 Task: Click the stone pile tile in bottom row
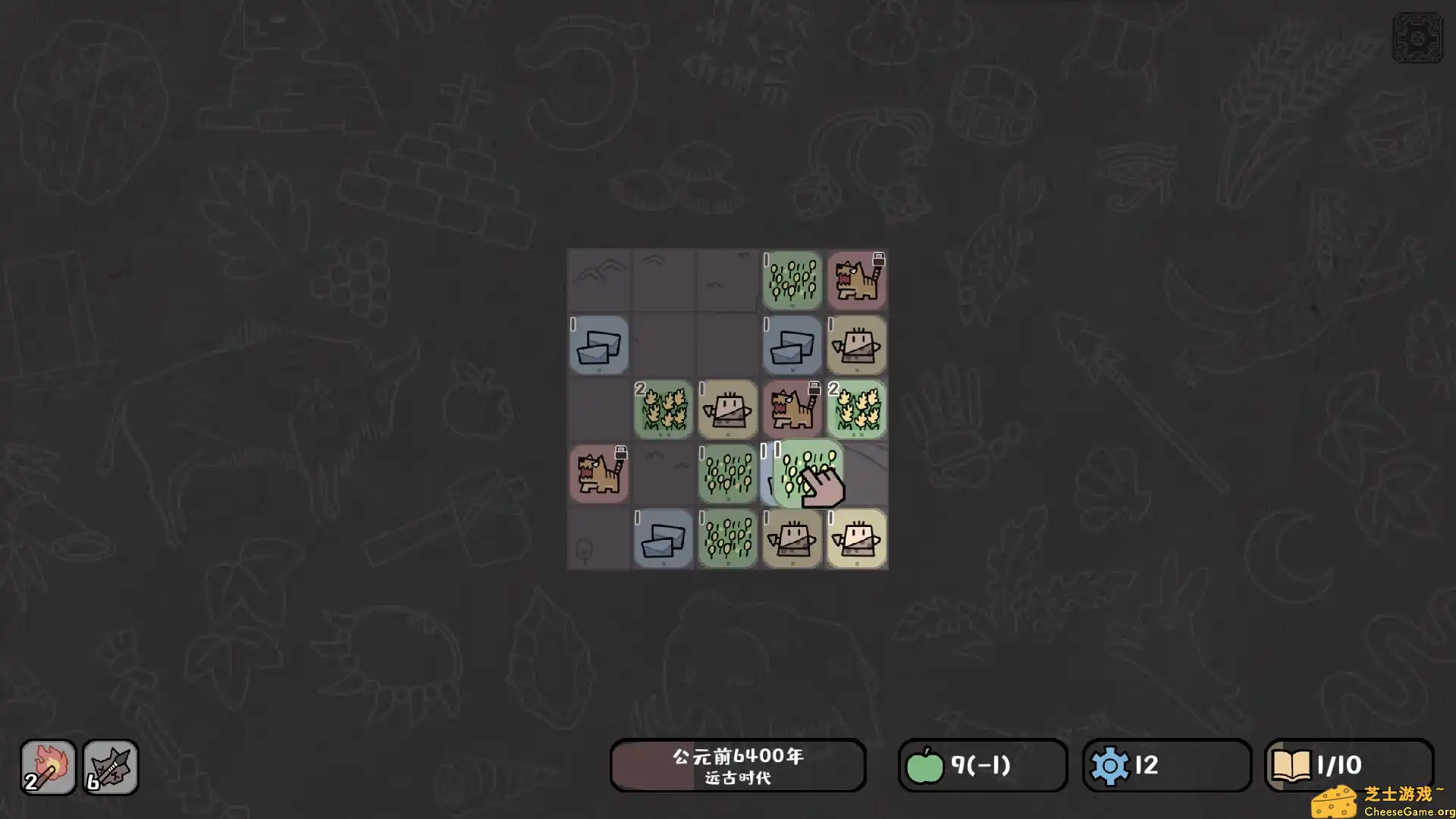pos(663,540)
